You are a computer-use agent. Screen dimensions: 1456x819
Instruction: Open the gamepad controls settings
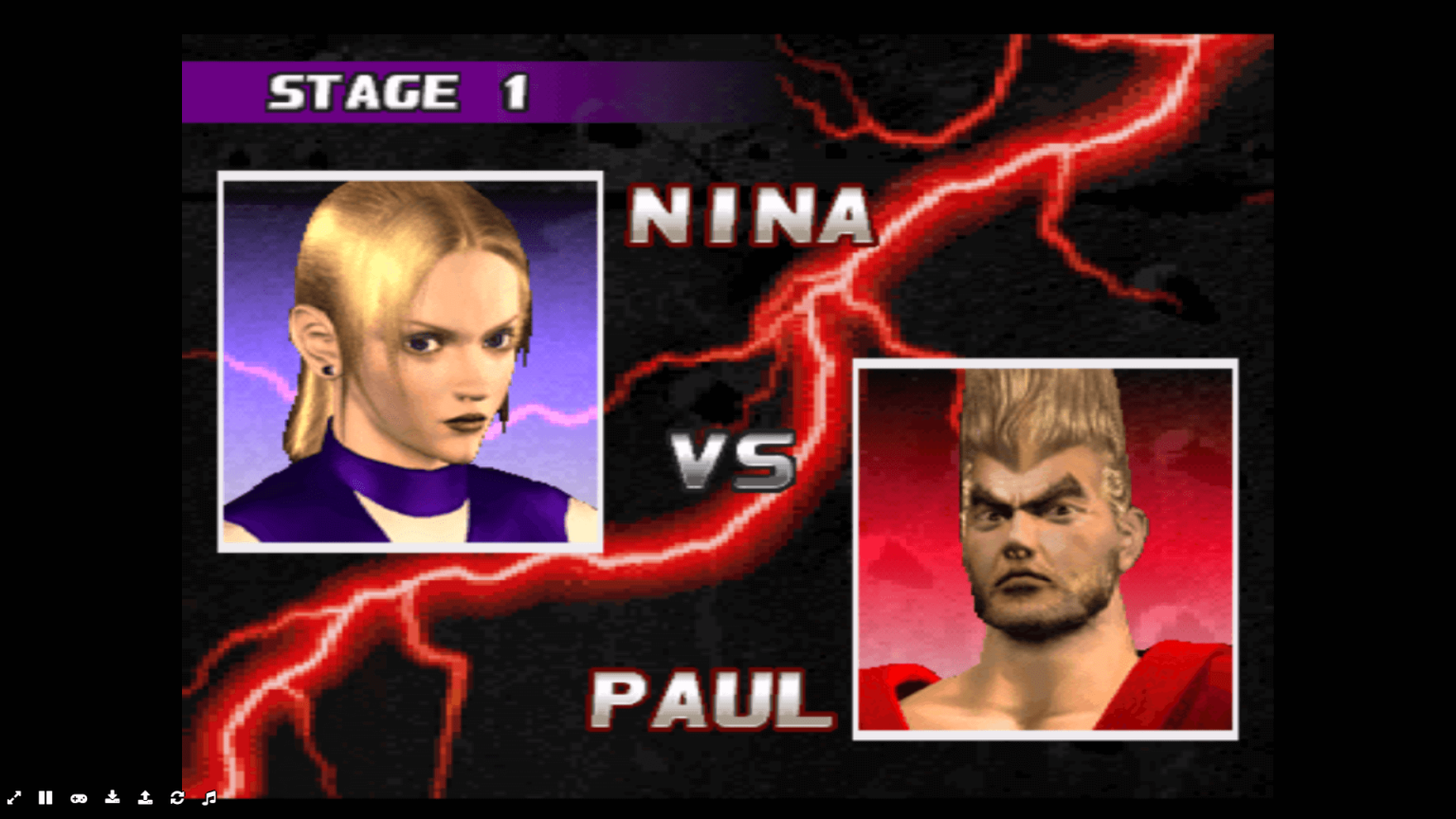pyautogui.click(x=80, y=798)
